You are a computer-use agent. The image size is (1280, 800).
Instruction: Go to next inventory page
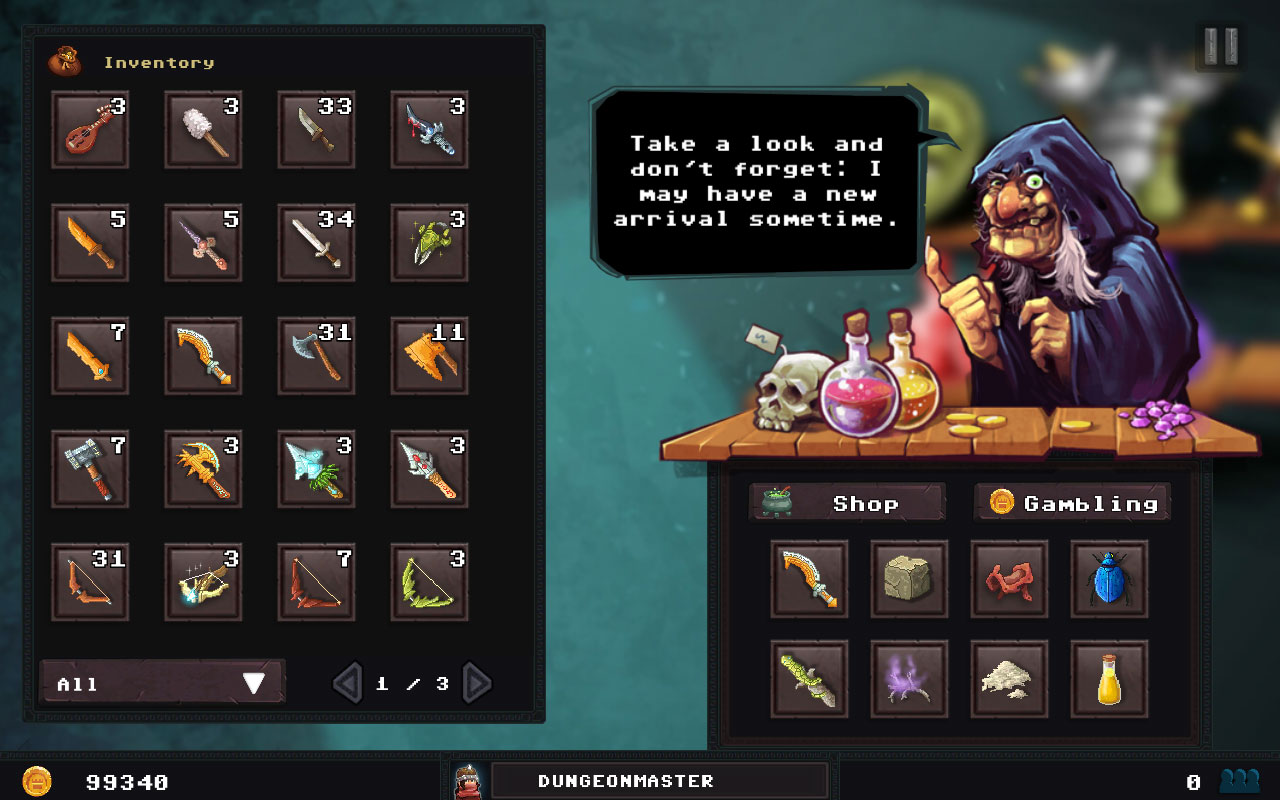[x=477, y=683]
